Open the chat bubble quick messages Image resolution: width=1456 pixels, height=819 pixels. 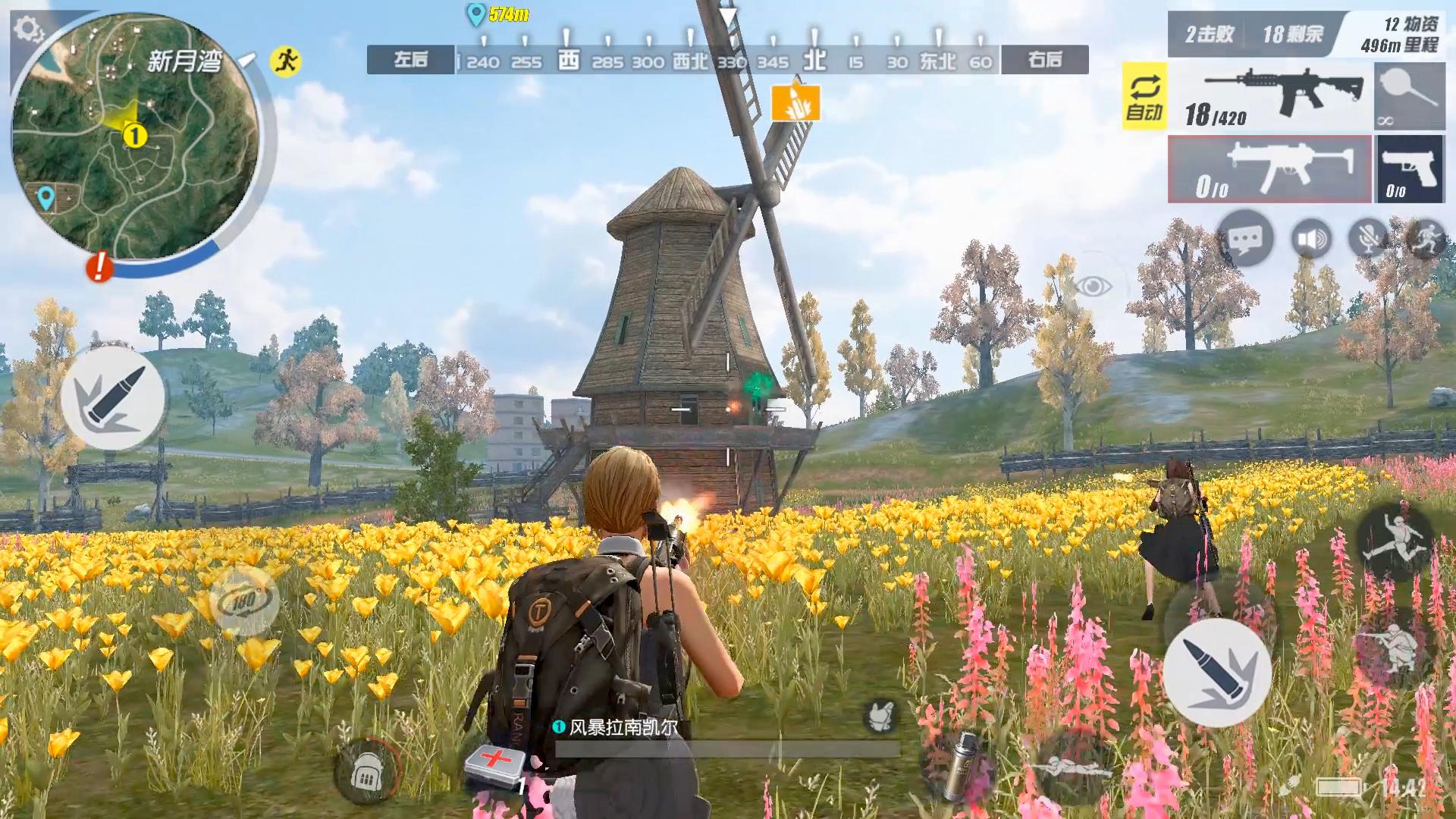click(x=1244, y=240)
